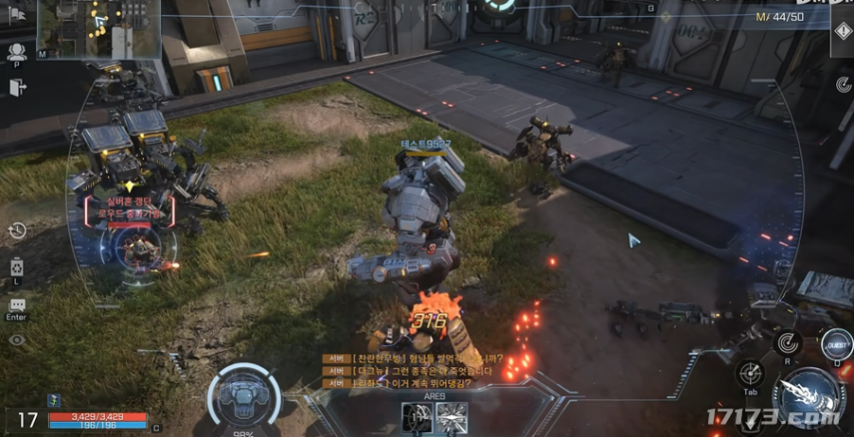
Task: Open the chat speech bubble icon
Action: point(17,305)
